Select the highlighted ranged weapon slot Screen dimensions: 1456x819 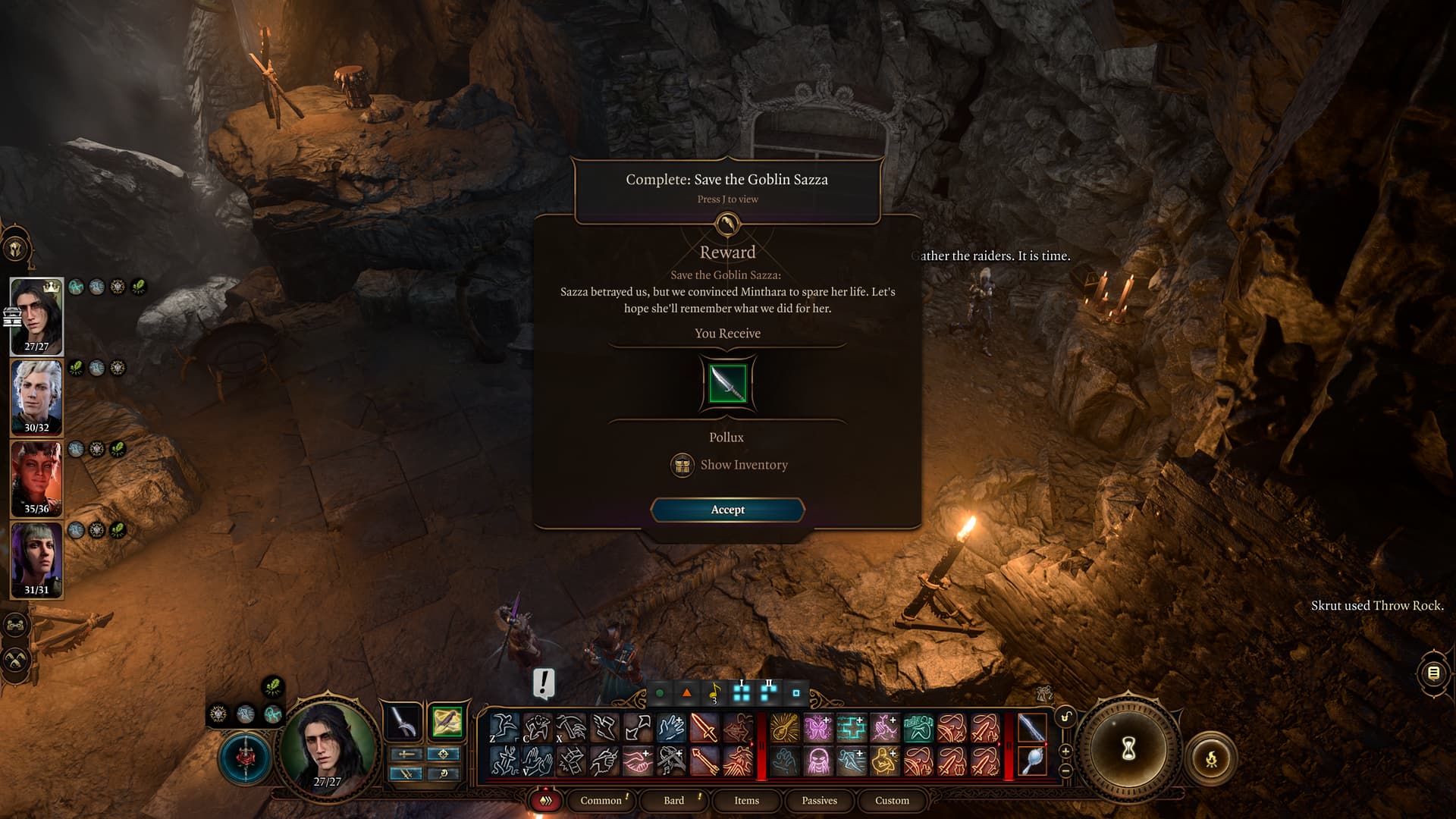pos(447,722)
